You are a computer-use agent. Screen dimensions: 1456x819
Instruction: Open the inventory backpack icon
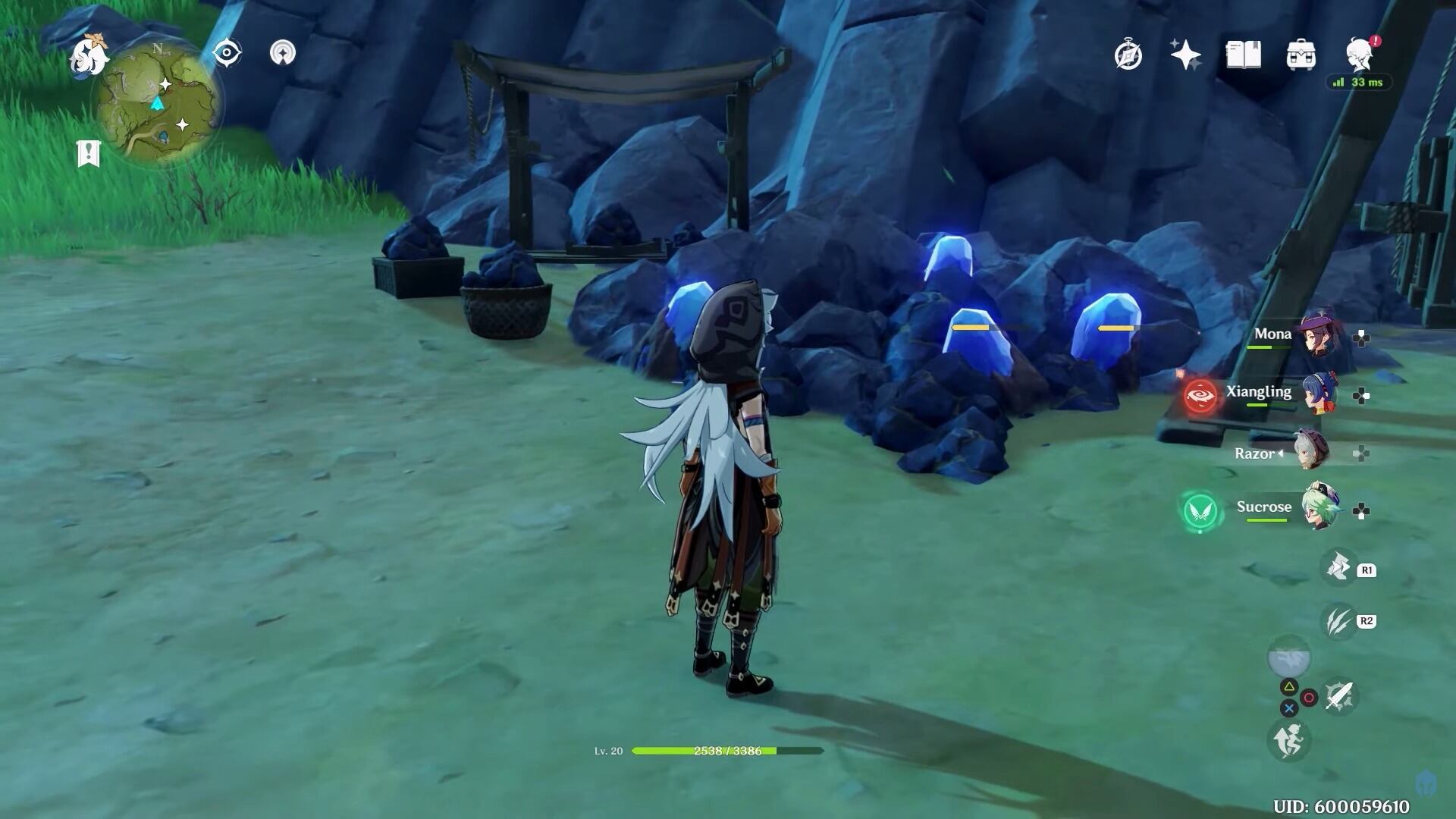1301,55
